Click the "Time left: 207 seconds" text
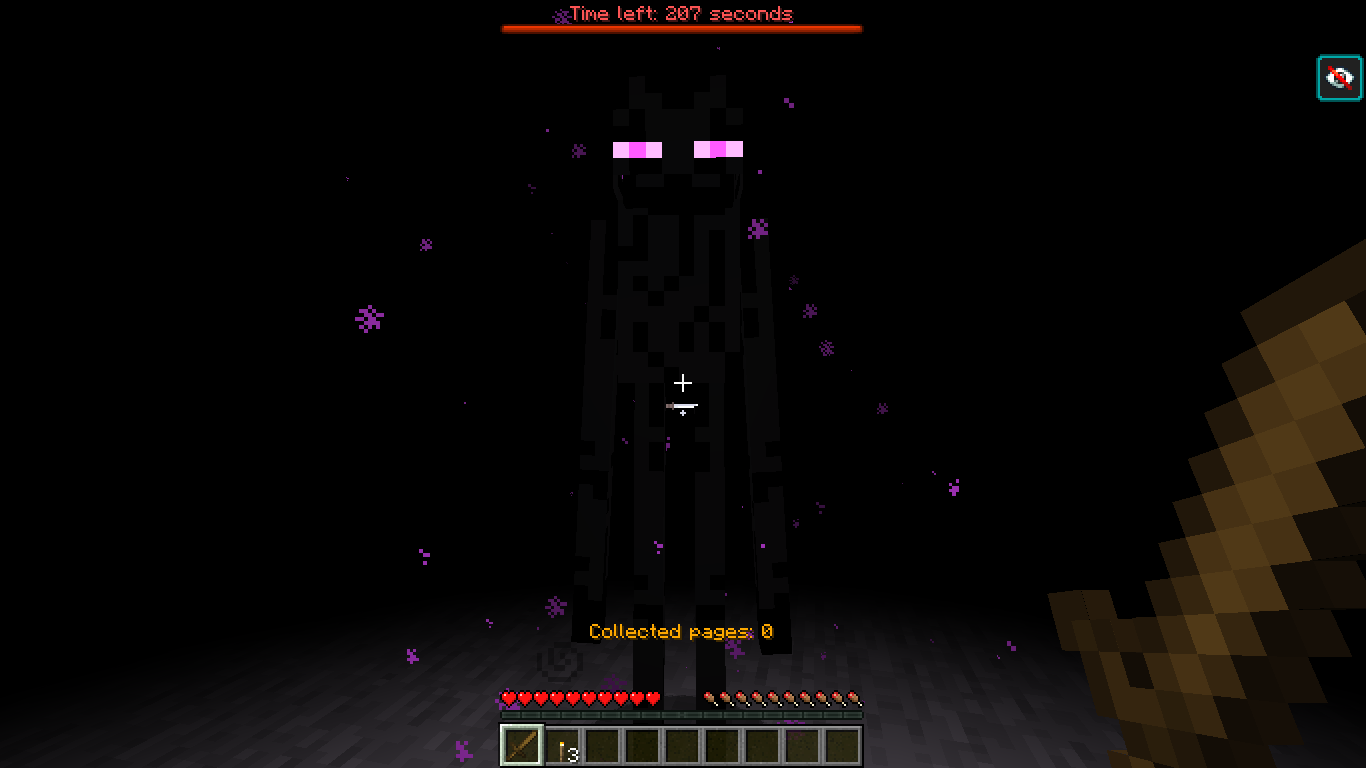Viewport: 1366px width, 768px height. (681, 14)
